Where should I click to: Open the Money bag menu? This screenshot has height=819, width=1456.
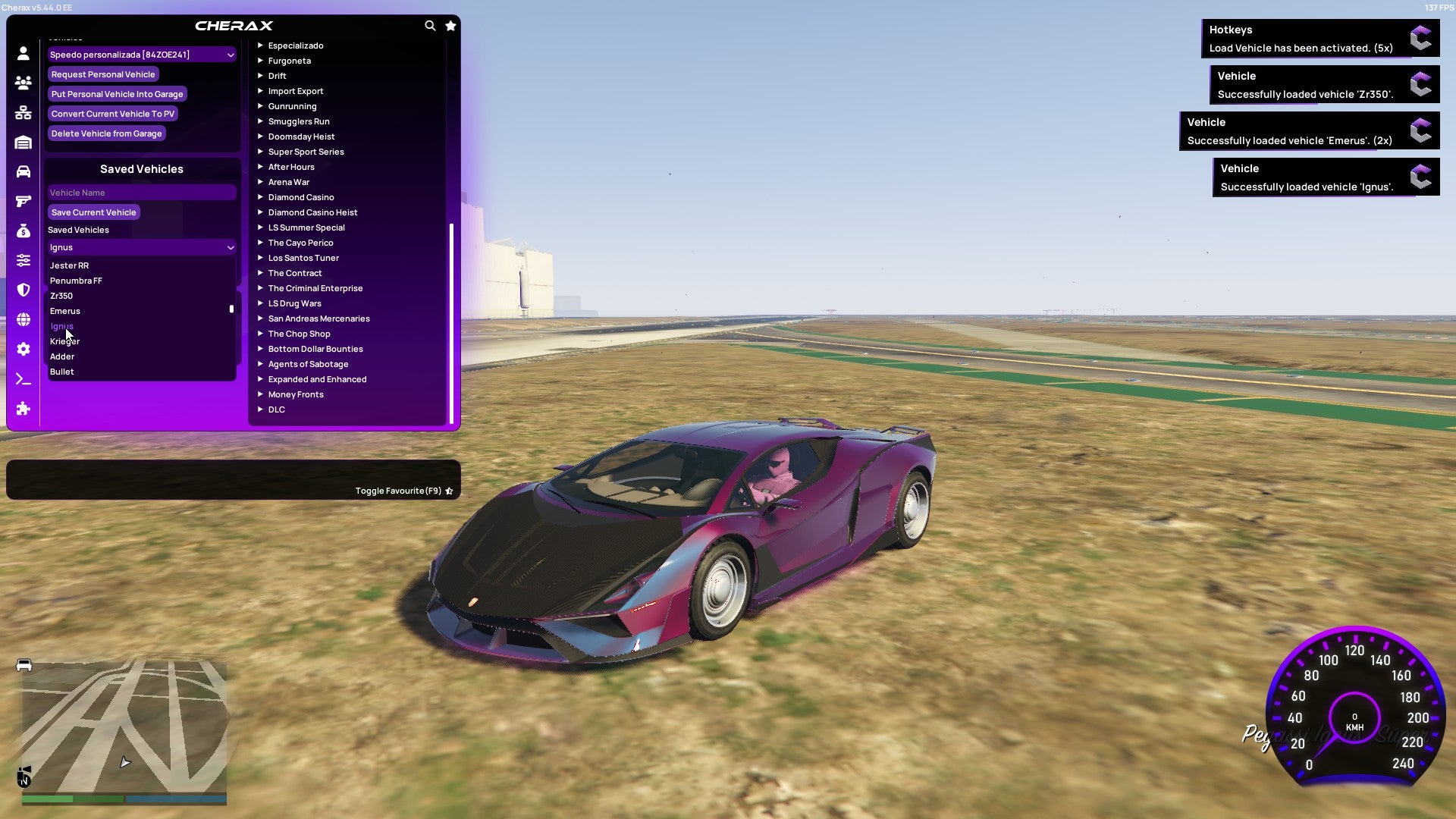coord(23,231)
